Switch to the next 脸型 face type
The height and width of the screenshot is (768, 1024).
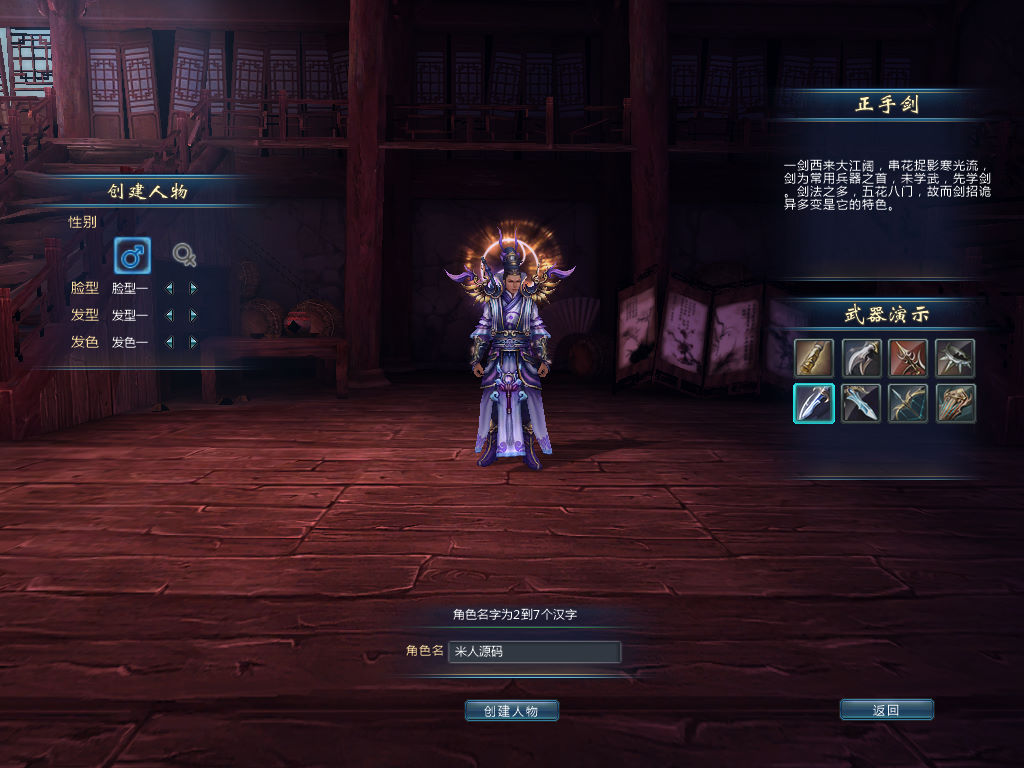(193, 288)
